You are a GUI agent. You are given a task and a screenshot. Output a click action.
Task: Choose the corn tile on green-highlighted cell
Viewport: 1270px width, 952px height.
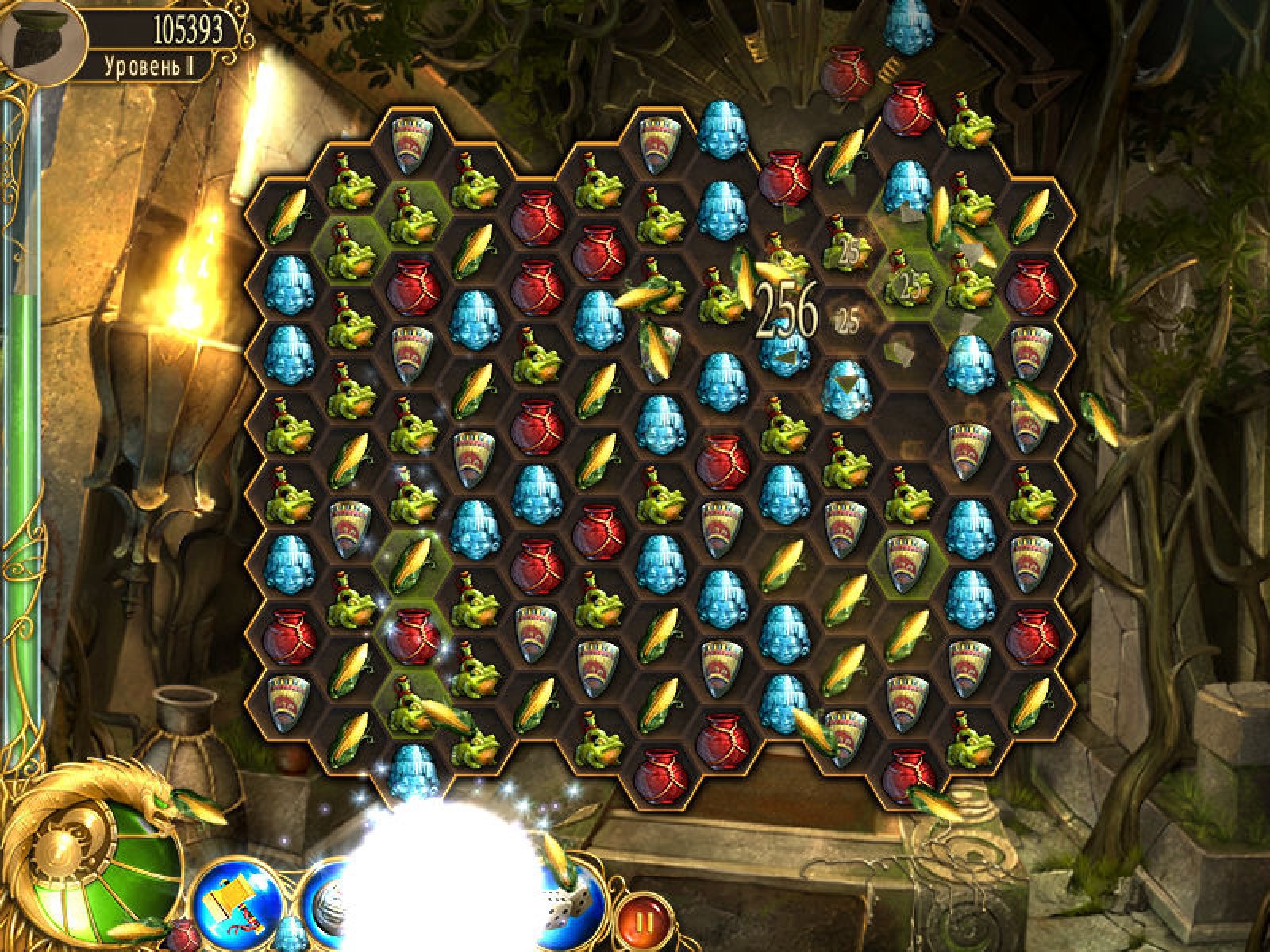(x=413, y=561)
